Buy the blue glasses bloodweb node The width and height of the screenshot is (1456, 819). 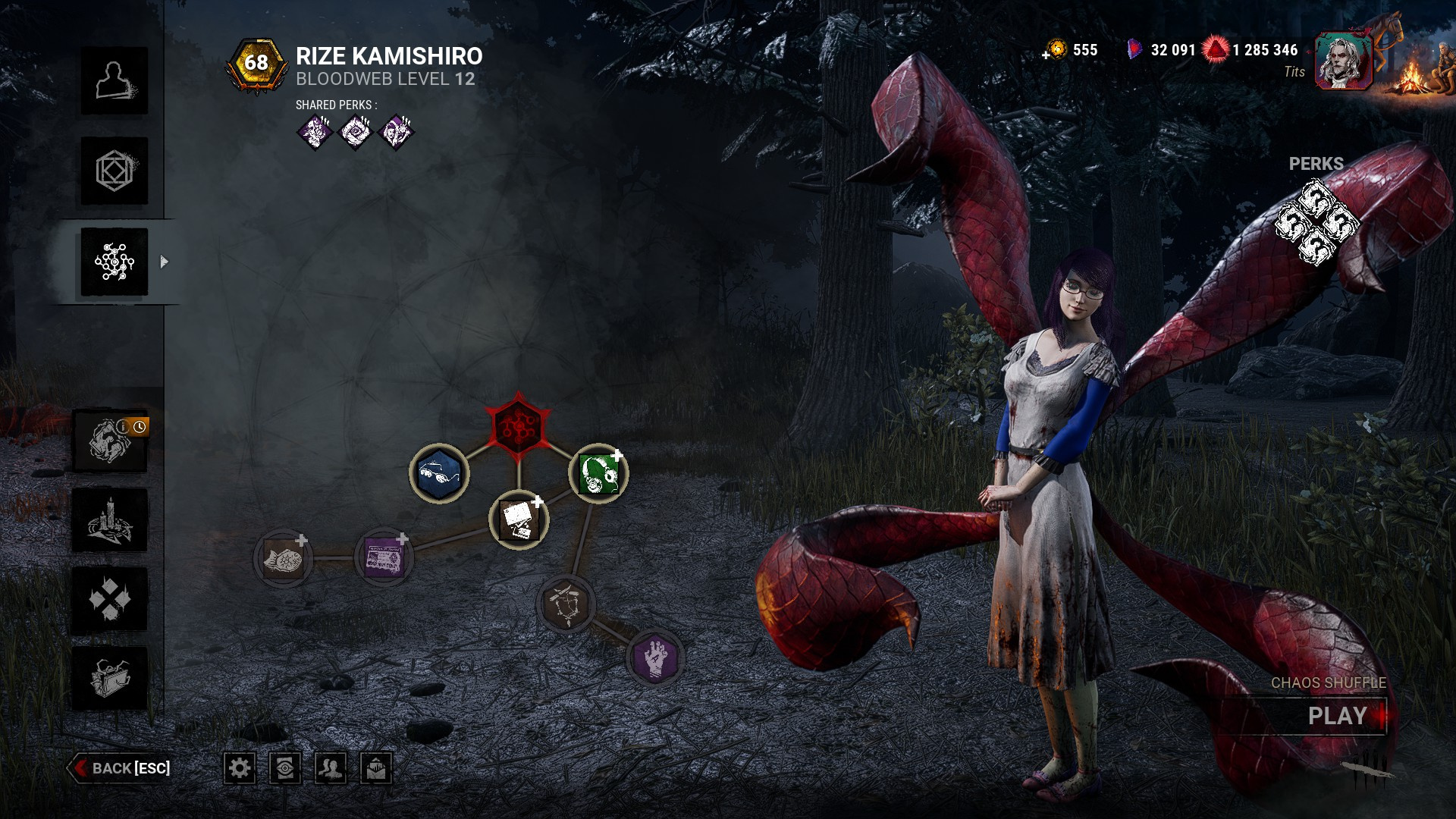[439, 474]
